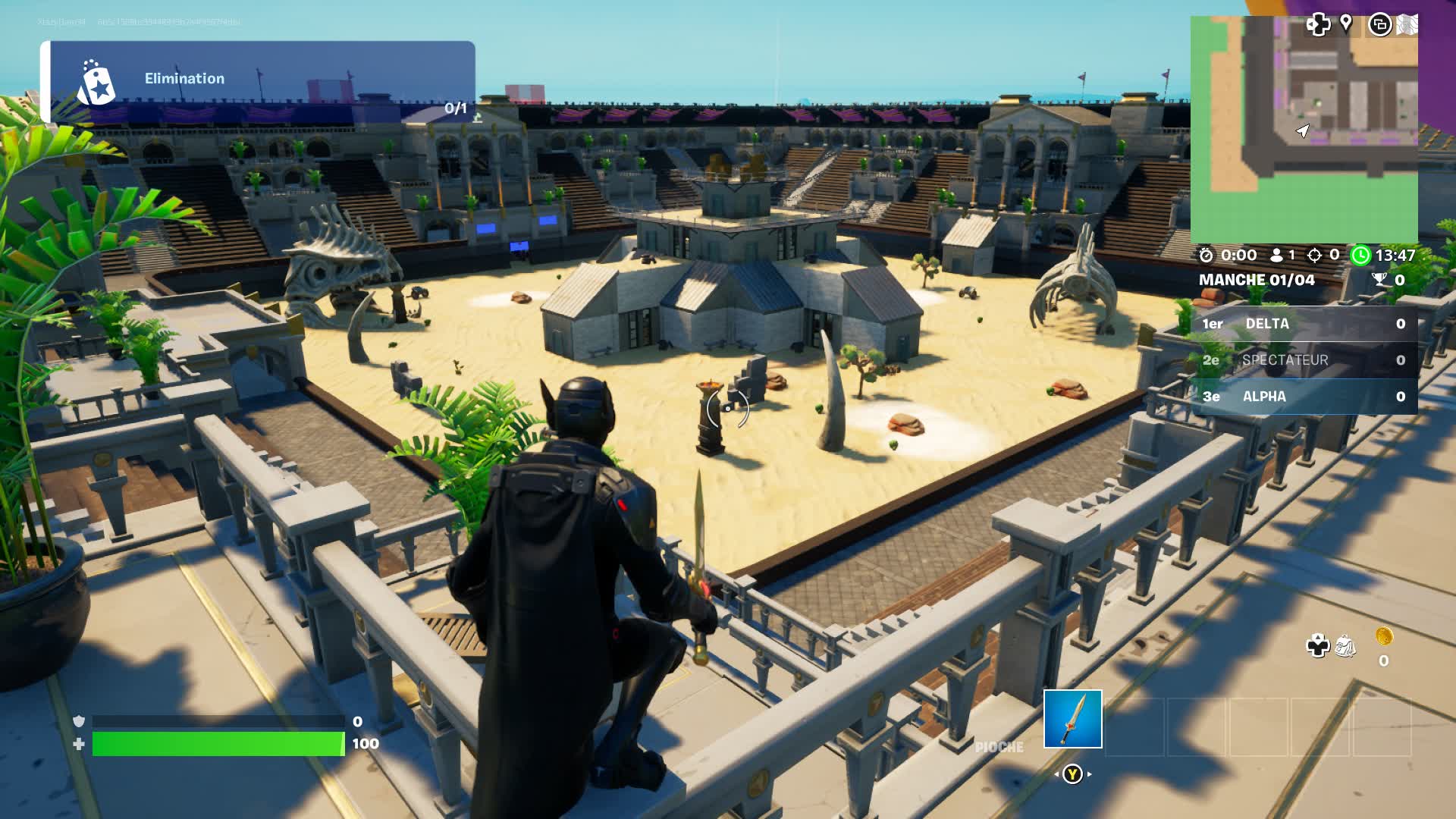Open the folded map icon beside the minimap
This screenshot has height=819, width=1456.
(1407, 25)
